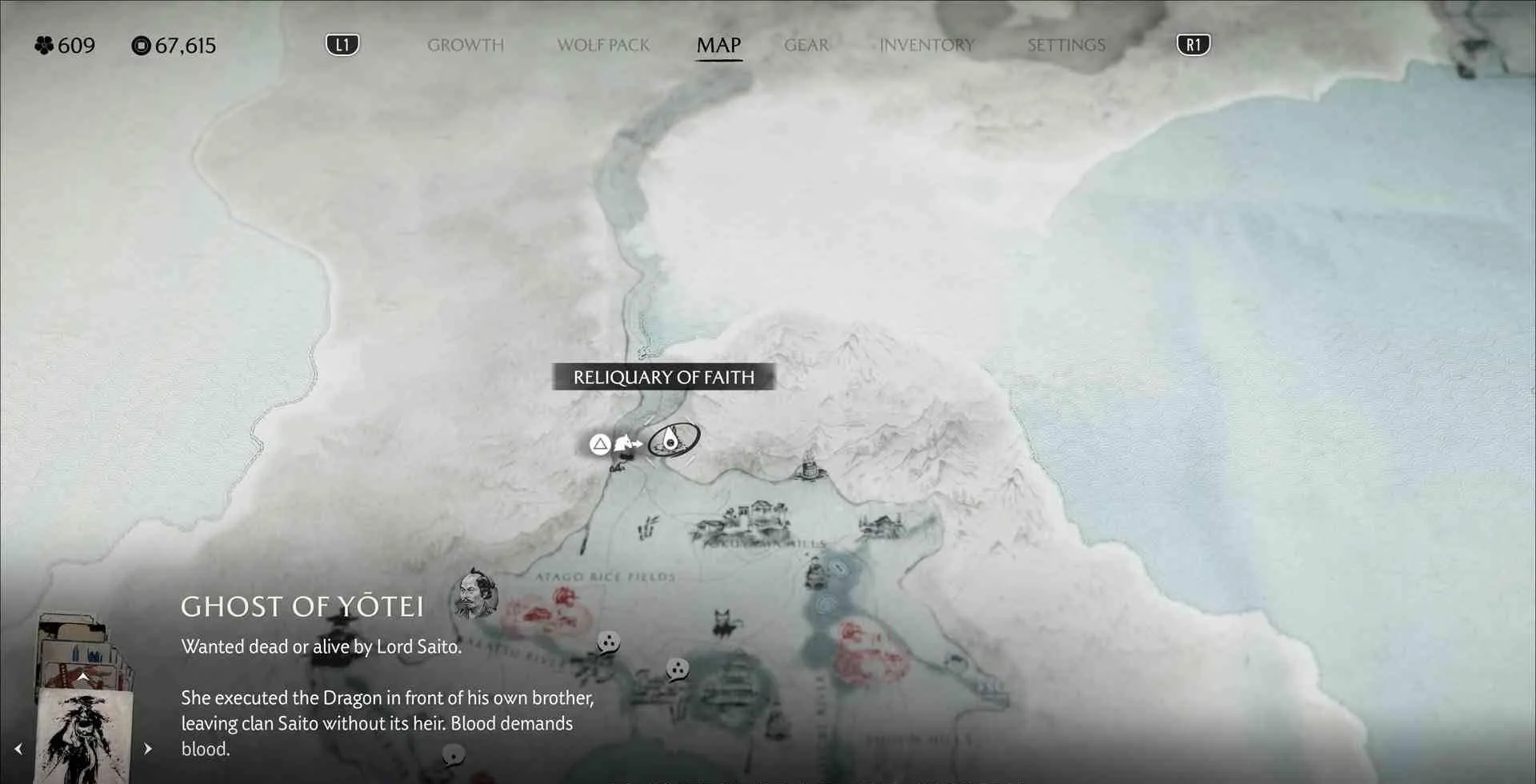The image size is (1536, 784).
Task: Select the Map tab
Action: click(x=718, y=45)
